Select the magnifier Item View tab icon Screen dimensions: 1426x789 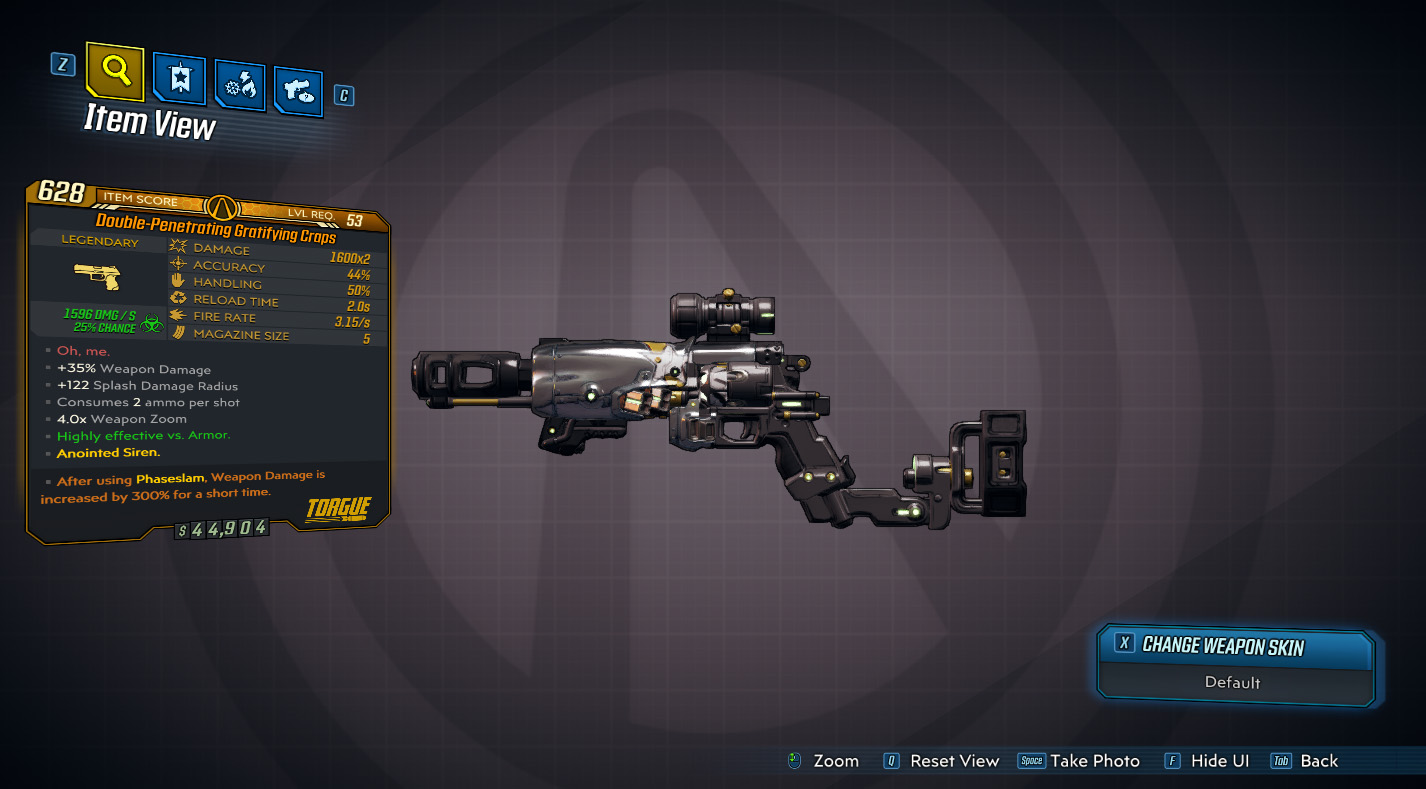pos(113,73)
